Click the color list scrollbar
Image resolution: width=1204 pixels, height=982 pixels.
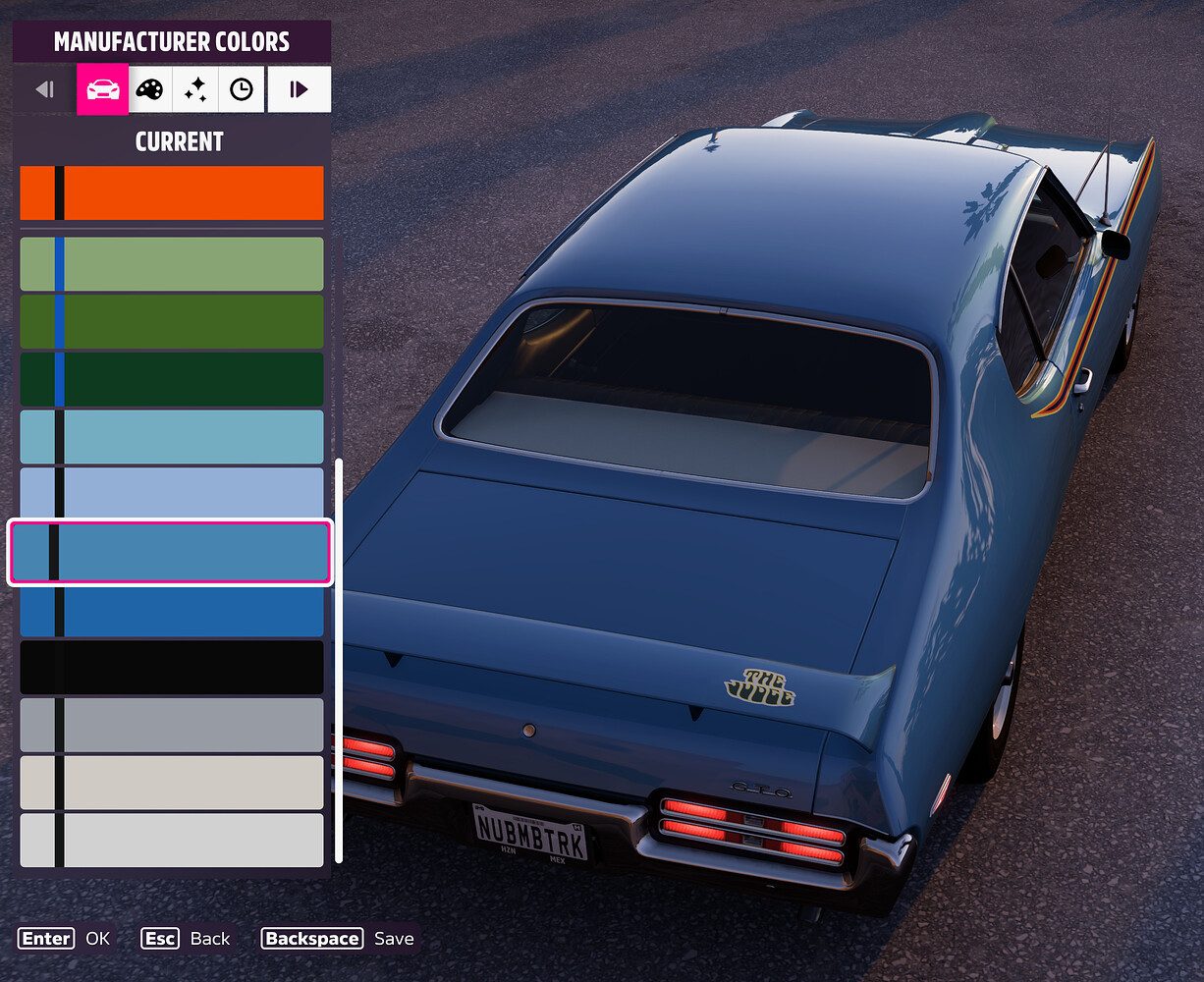click(339, 660)
